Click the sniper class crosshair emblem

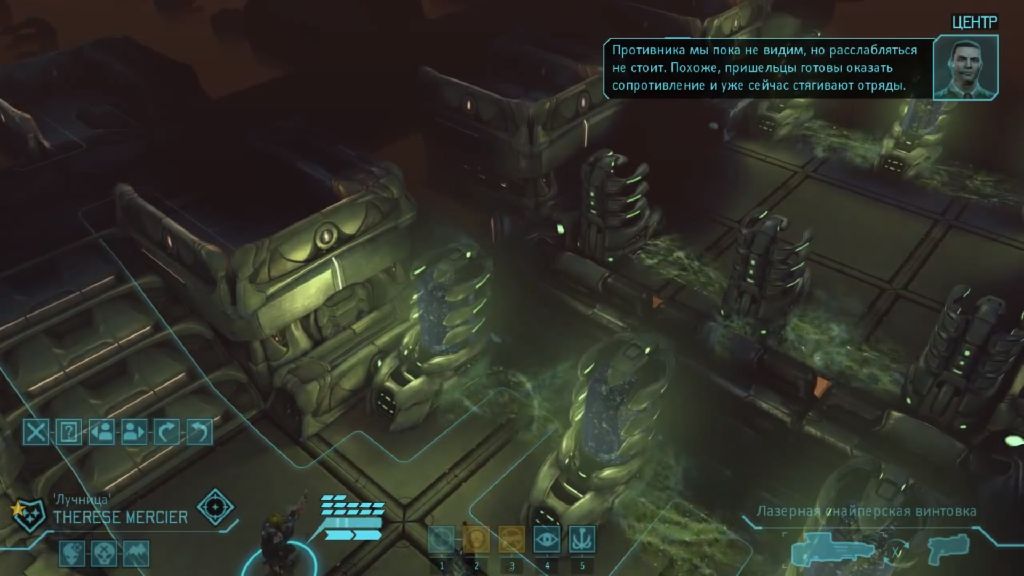[214, 507]
